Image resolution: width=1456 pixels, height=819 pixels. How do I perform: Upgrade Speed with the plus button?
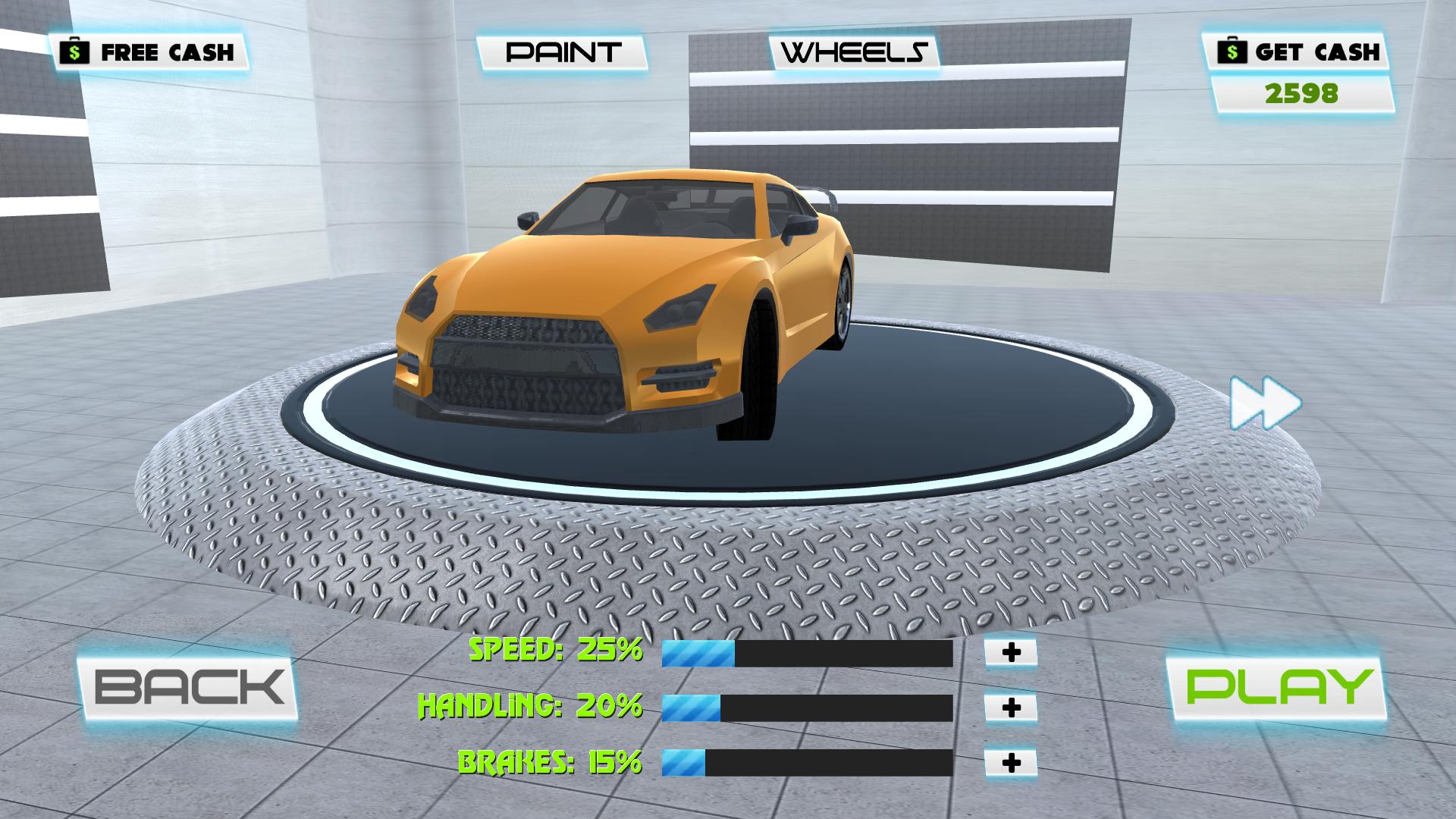1011,652
